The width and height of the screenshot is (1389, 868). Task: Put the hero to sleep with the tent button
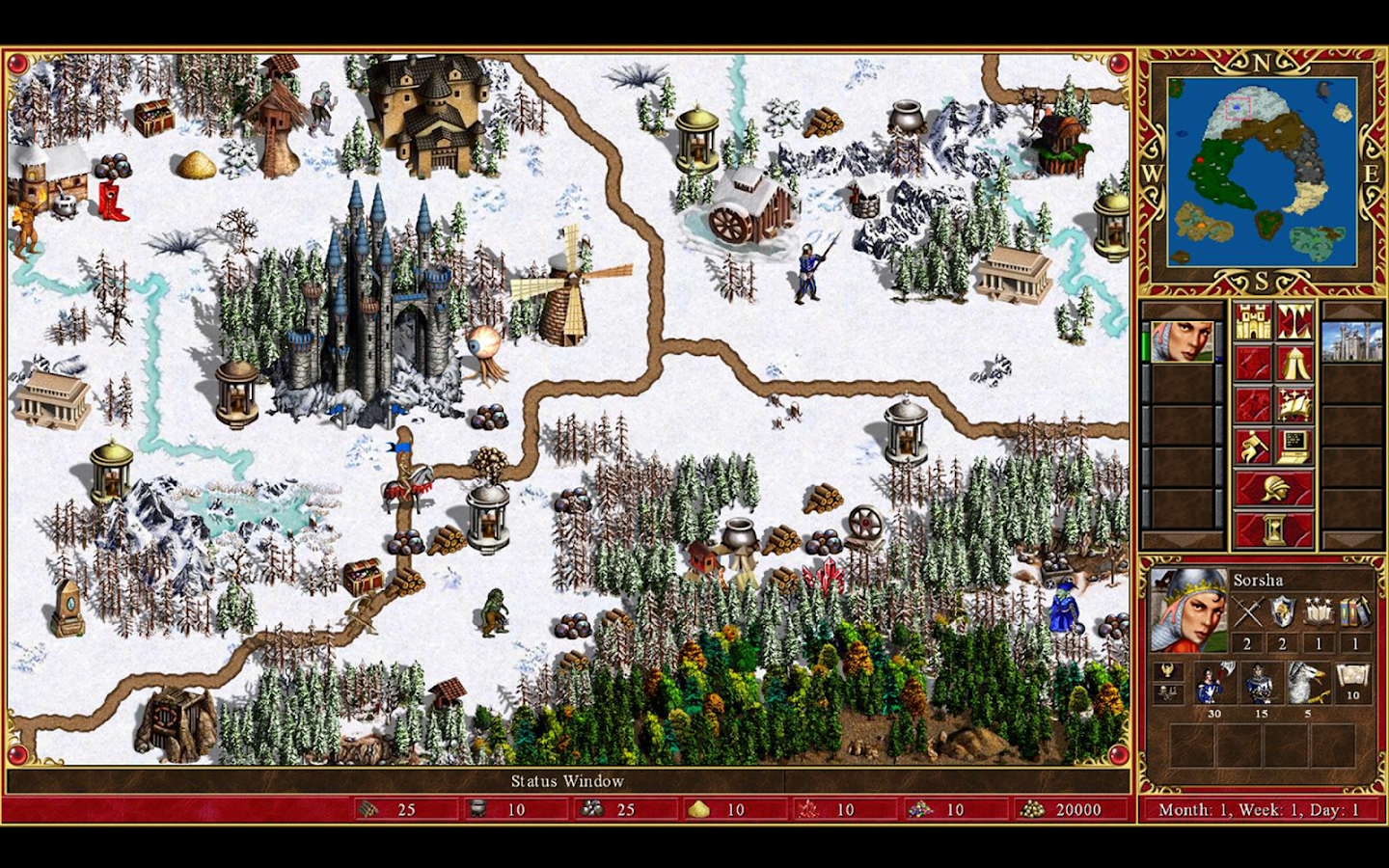(1294, 364)
